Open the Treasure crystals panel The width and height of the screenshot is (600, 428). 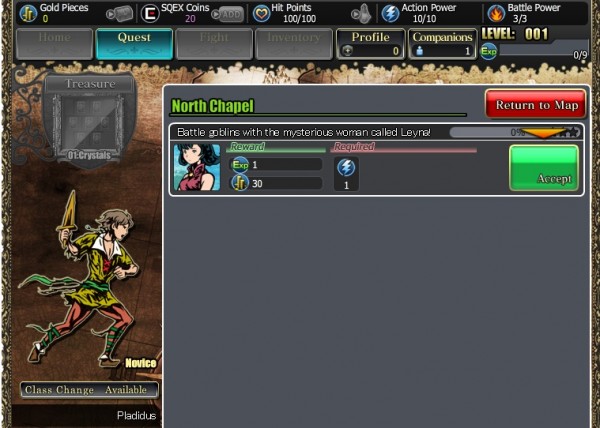click(90, 120)
